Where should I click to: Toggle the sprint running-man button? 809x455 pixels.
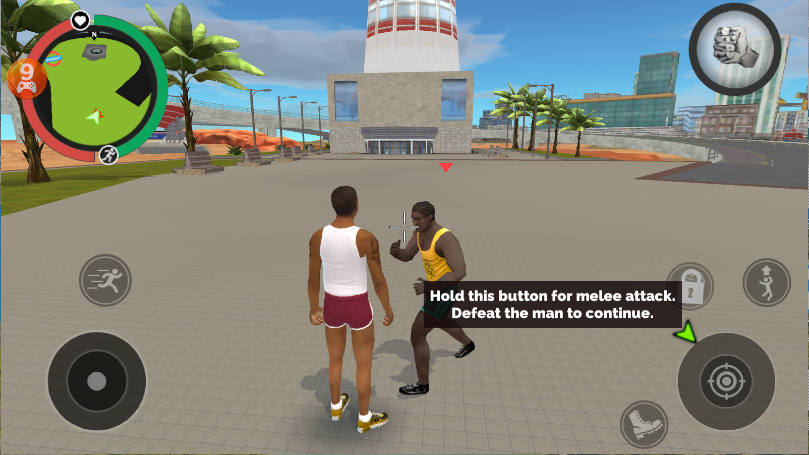click(105, 280)
